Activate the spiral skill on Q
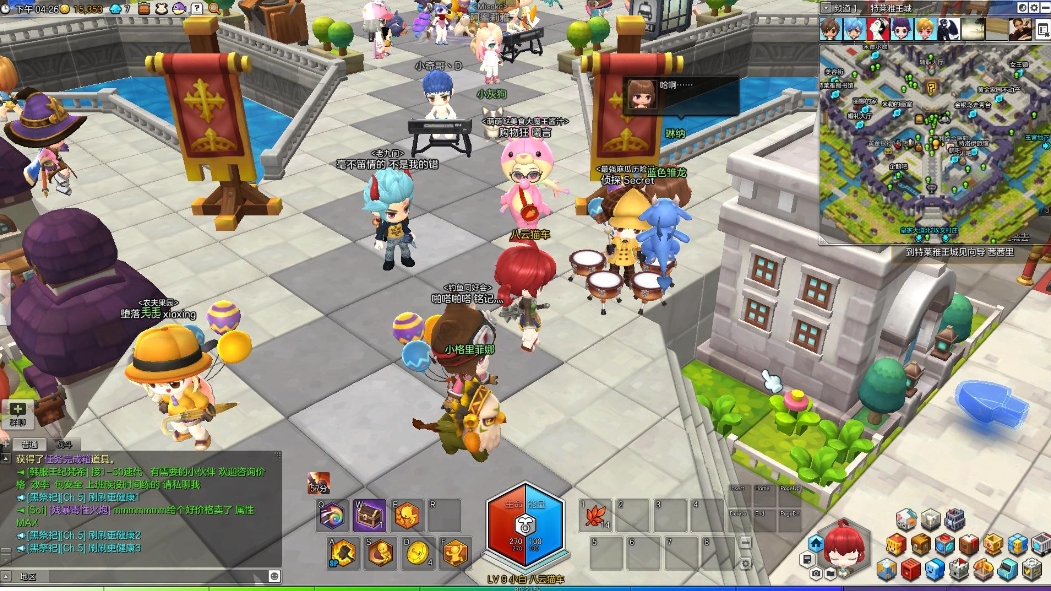 coord(333,515)
